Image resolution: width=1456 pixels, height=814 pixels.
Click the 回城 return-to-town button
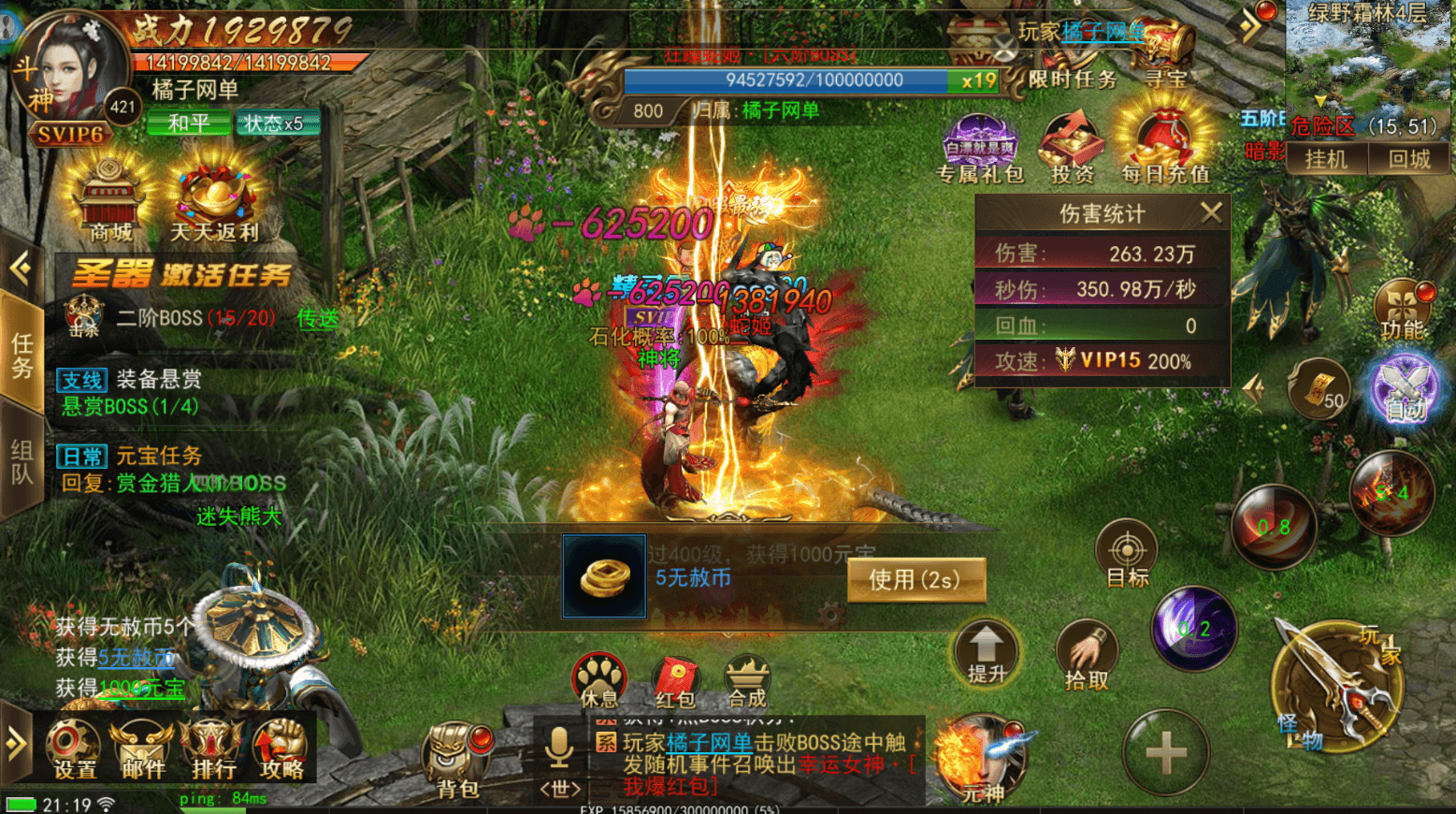pyautogui.click(x=1409, y=159)
